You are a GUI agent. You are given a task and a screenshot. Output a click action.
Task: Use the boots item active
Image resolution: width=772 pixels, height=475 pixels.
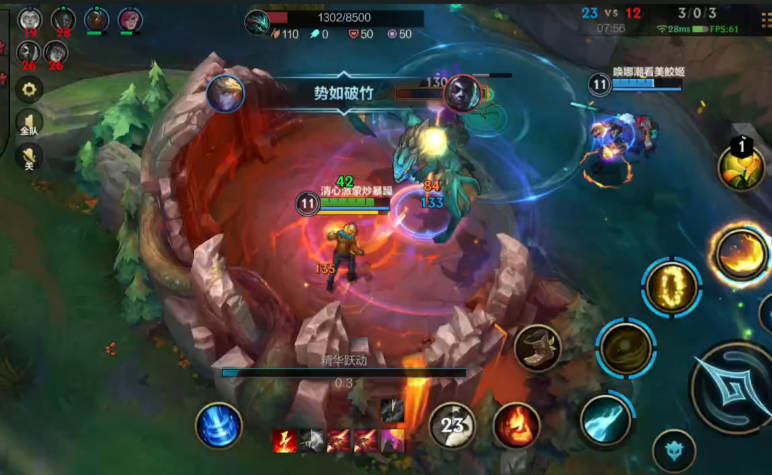[x=538, y=346]
